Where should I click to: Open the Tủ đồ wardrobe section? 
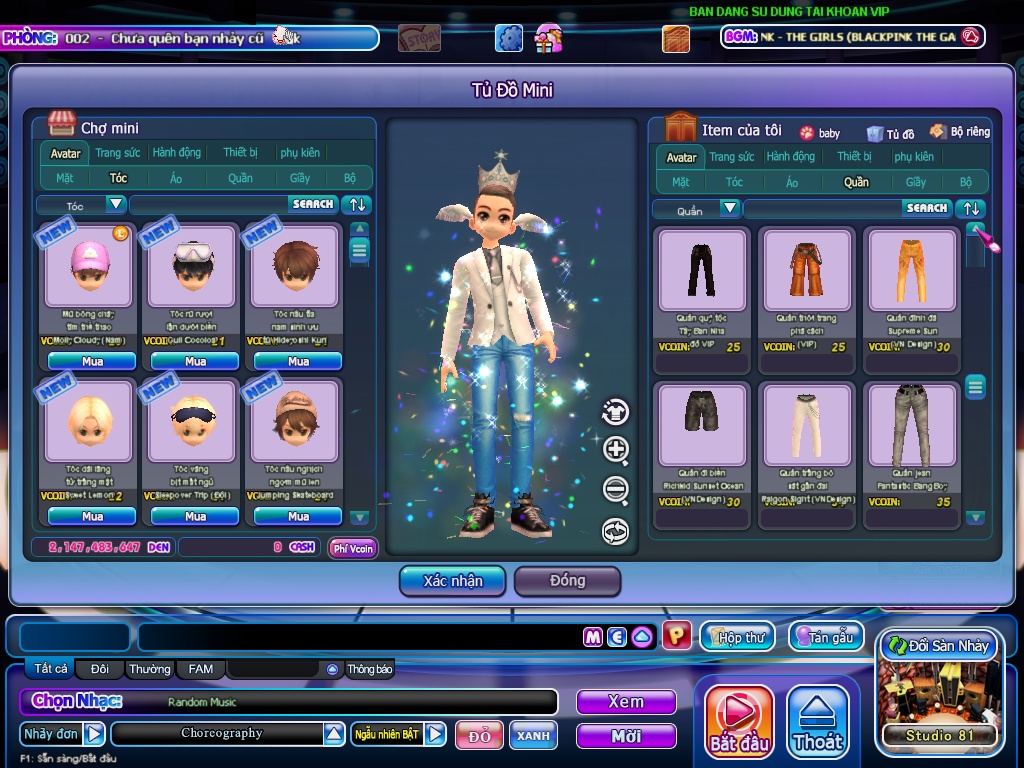coord(891,132)
